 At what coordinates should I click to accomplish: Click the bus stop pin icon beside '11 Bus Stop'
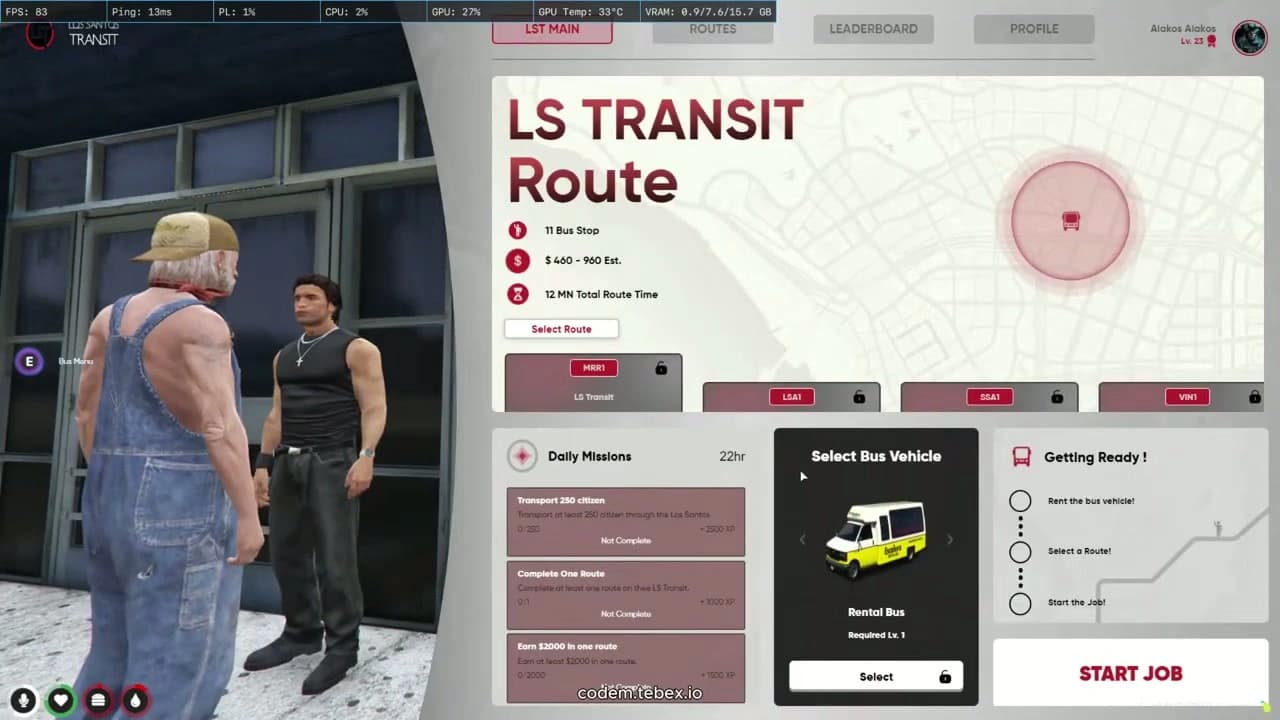pos(517,230)
